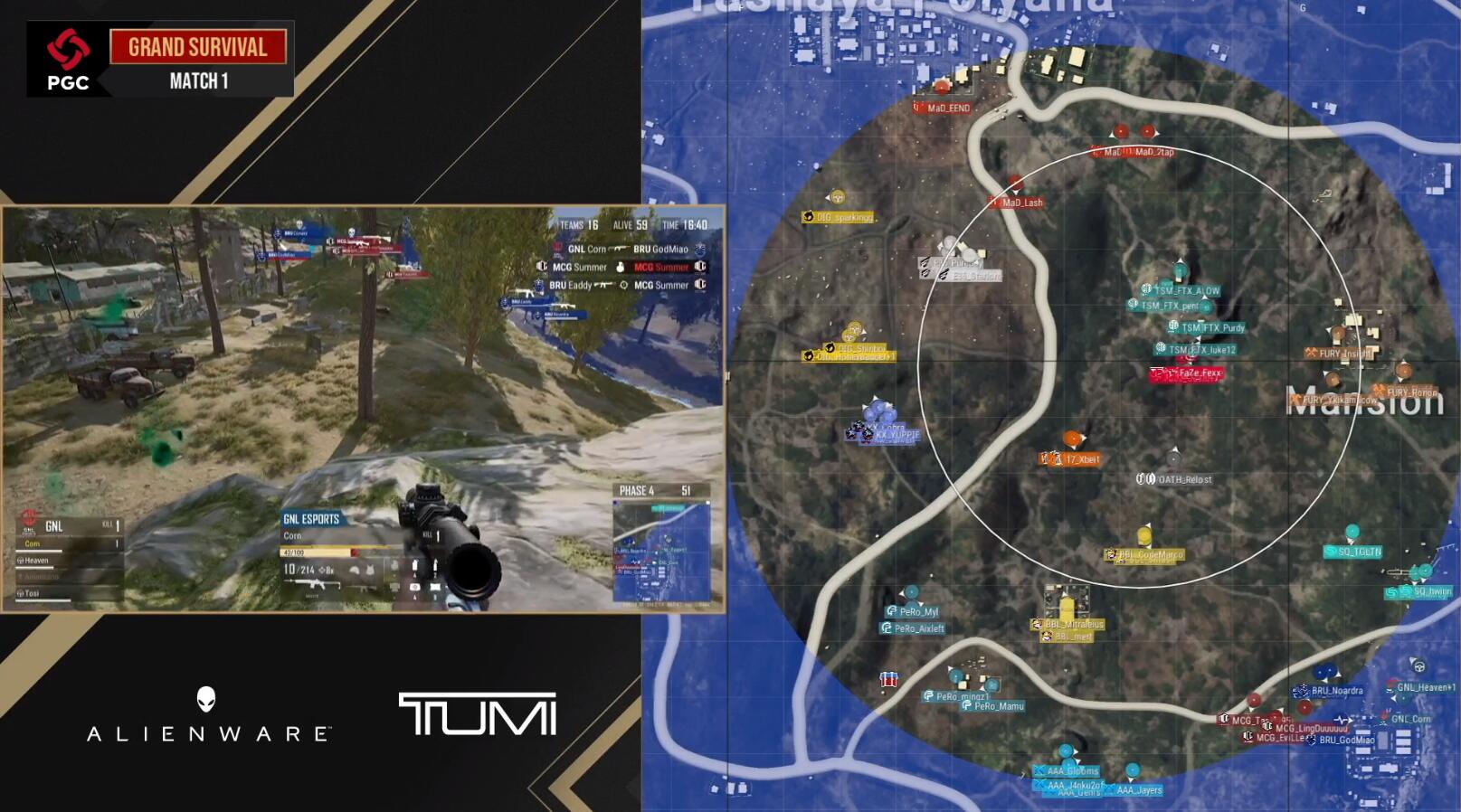Screen dimensions: 1461x812
Task: Select the GNL_Corn marker on the map
Action: point(1410,720)
